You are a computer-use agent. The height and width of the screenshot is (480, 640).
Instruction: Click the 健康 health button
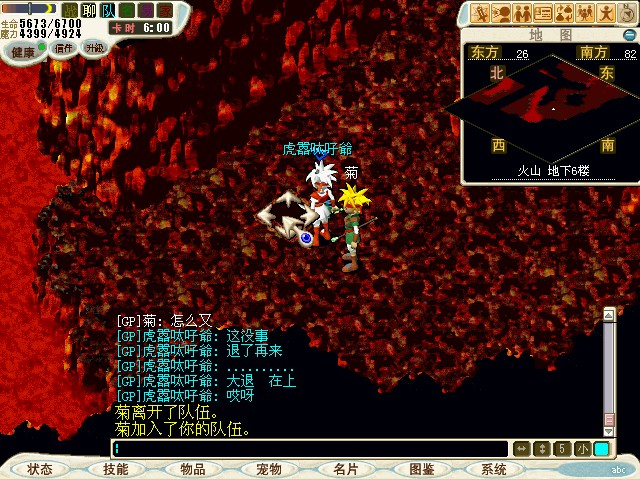(x=23, y=50)
